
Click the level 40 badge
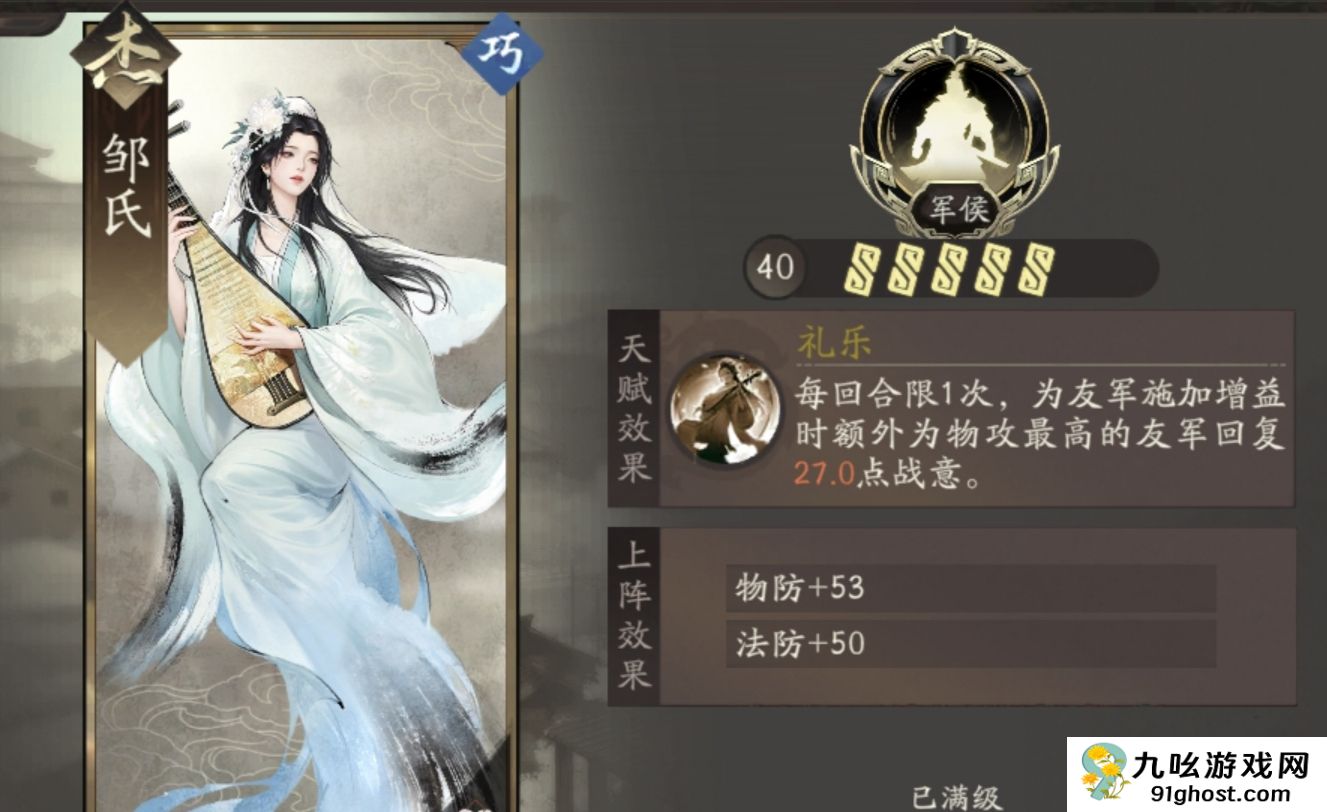tap(775, 266)
